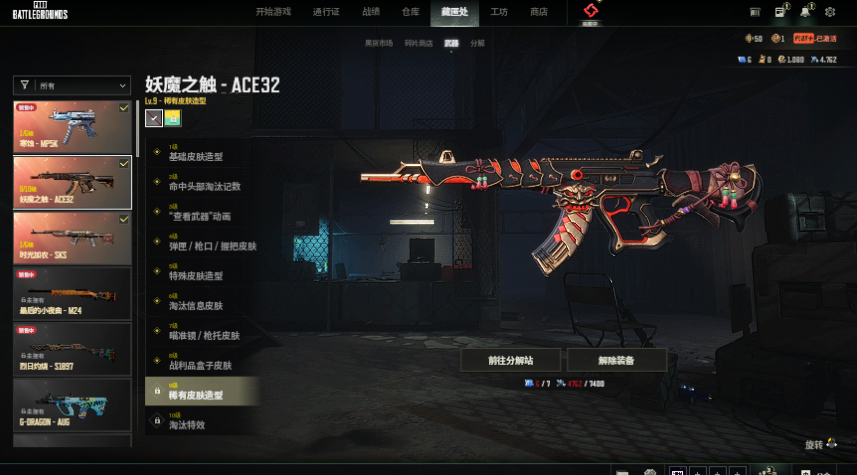857x475 pixels.
Task: Switch to the 通行证 pass tab
Action: 327,12
